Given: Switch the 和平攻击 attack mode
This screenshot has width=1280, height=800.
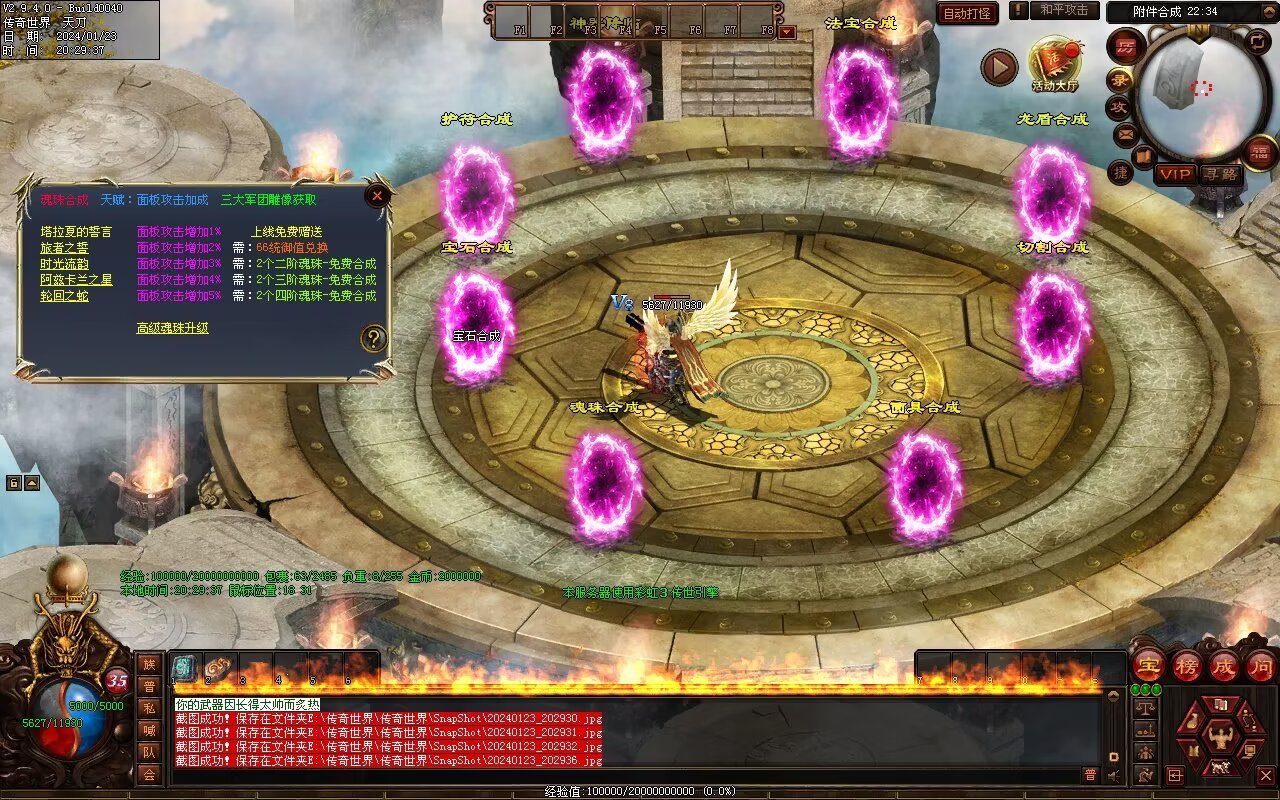Looking at the screenshot, I should coord(1063,10).
